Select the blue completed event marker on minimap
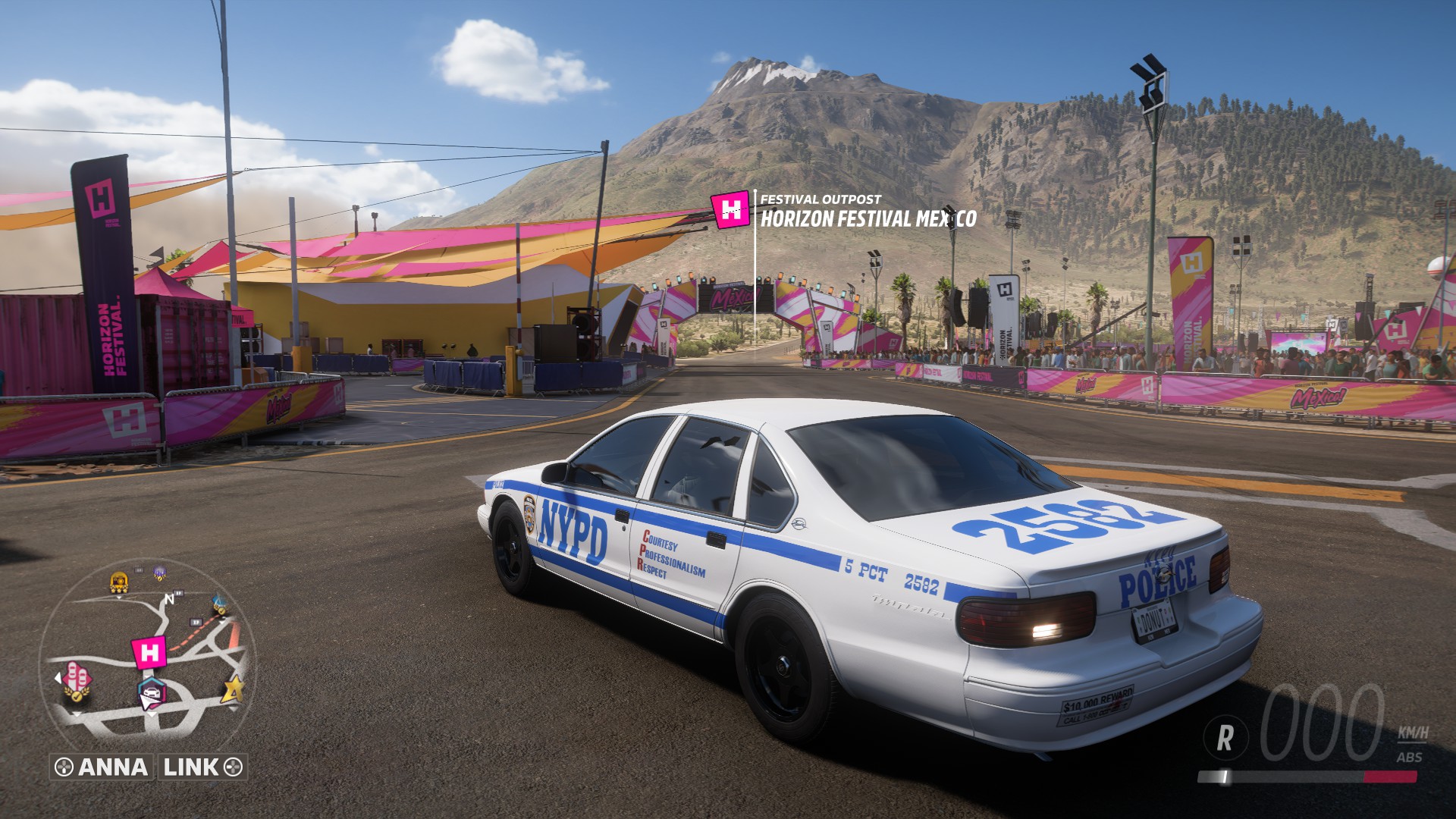 click(x=221, y=603)
